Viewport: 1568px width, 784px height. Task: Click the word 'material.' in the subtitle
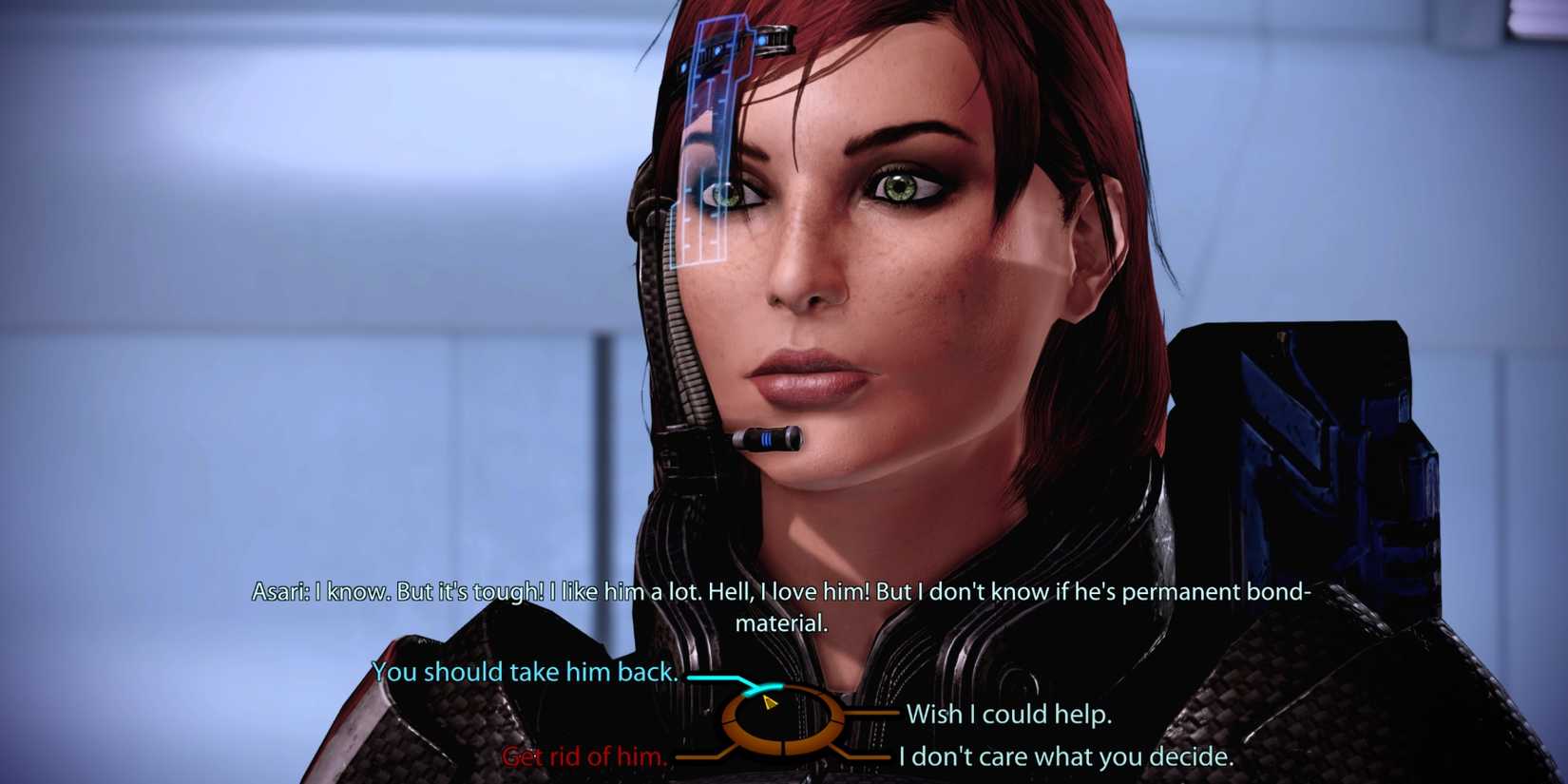(x=783, y=624)
